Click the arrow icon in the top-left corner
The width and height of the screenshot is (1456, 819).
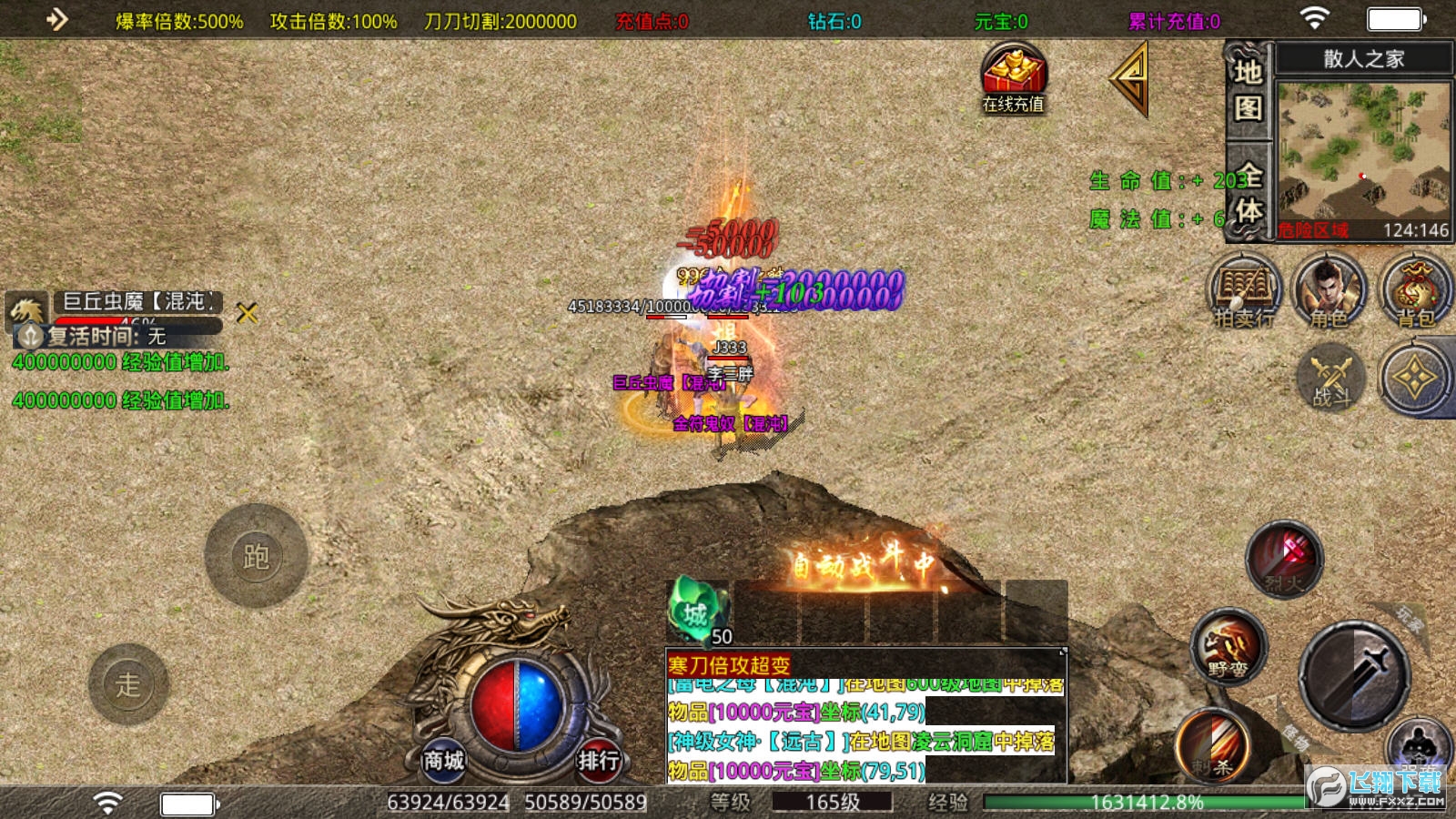pos(56,19)
